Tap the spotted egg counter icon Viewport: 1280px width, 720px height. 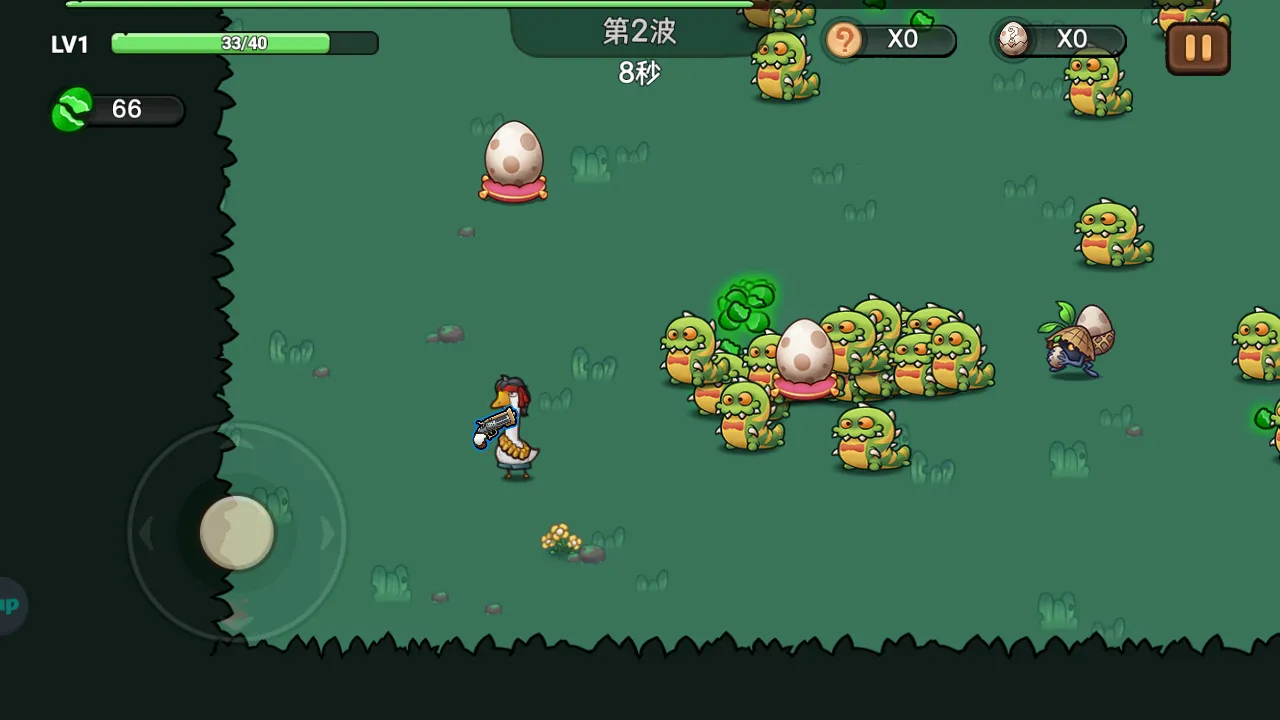pos(1013,40)
